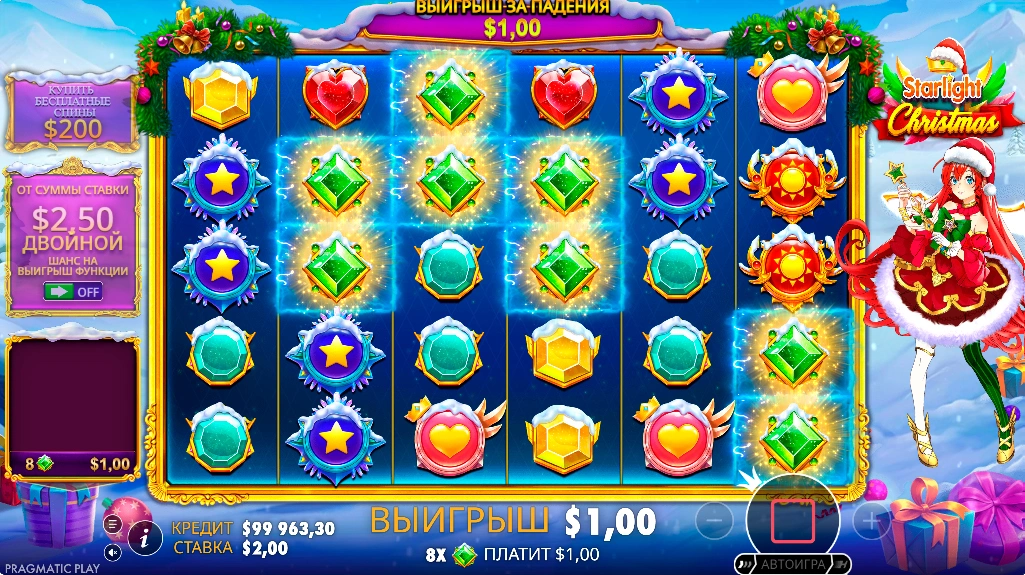Open the hamburger menu icon
This screenshot has width=1025, height=575.
pos(112,524)
